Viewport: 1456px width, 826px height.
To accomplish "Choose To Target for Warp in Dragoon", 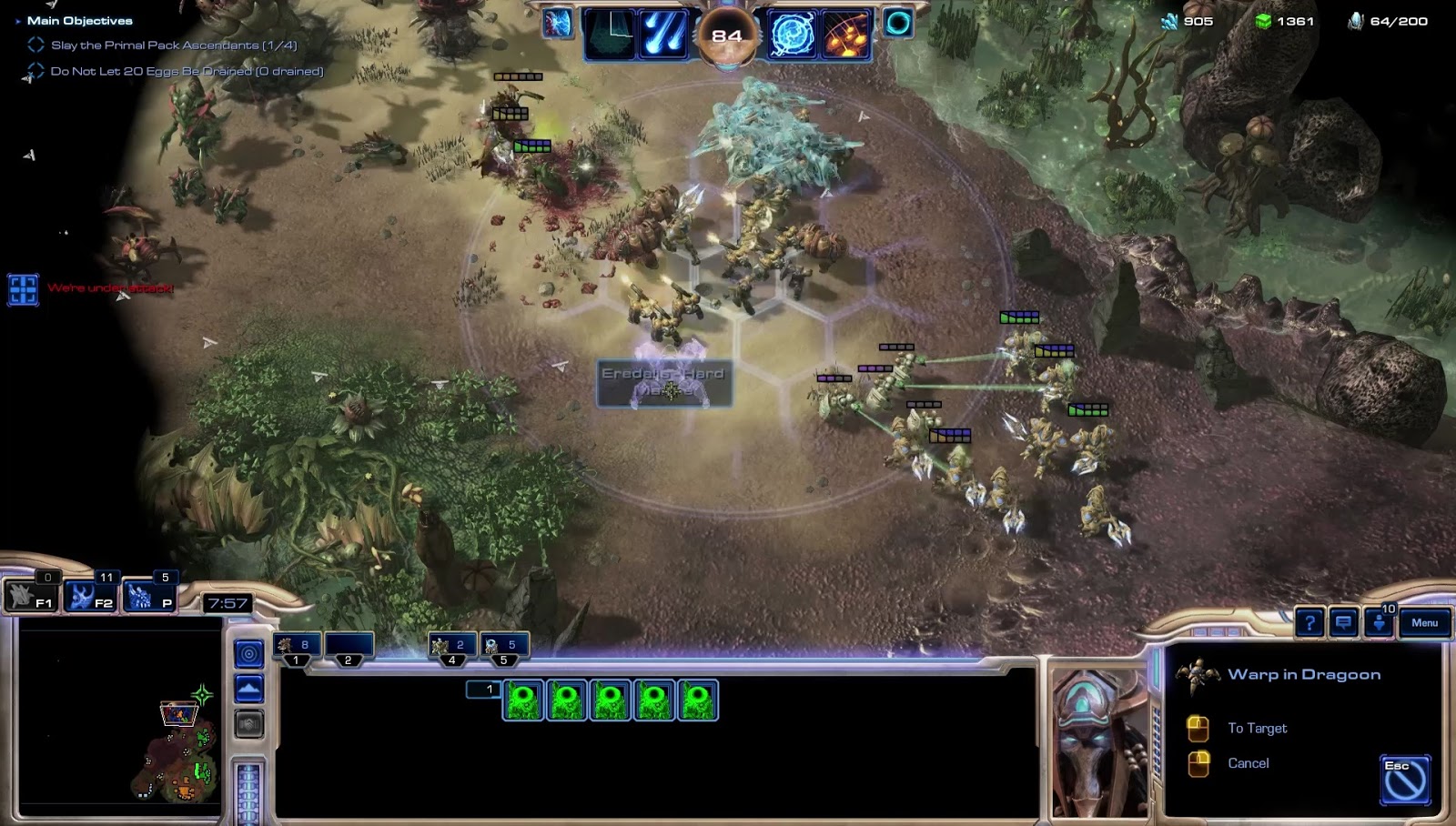I will click(1257, 728).
